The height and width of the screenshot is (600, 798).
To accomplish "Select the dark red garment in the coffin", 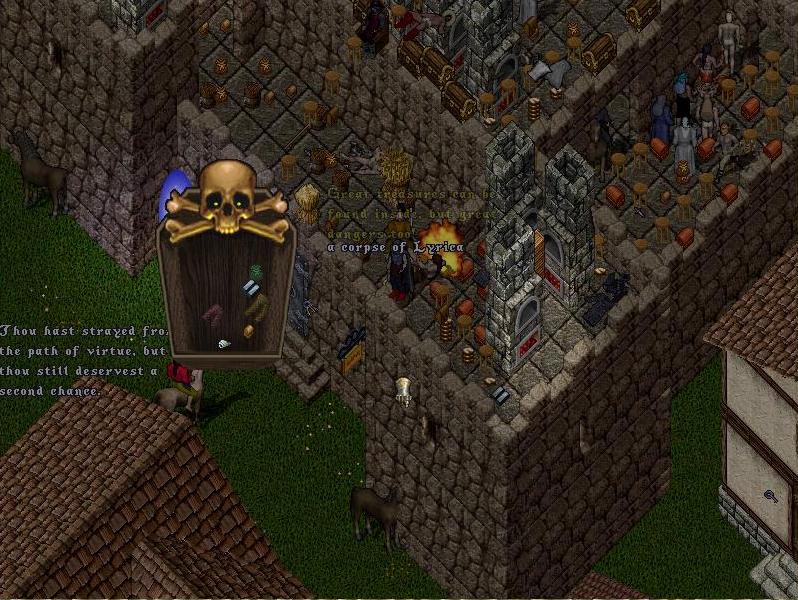I will click(213, 314).
